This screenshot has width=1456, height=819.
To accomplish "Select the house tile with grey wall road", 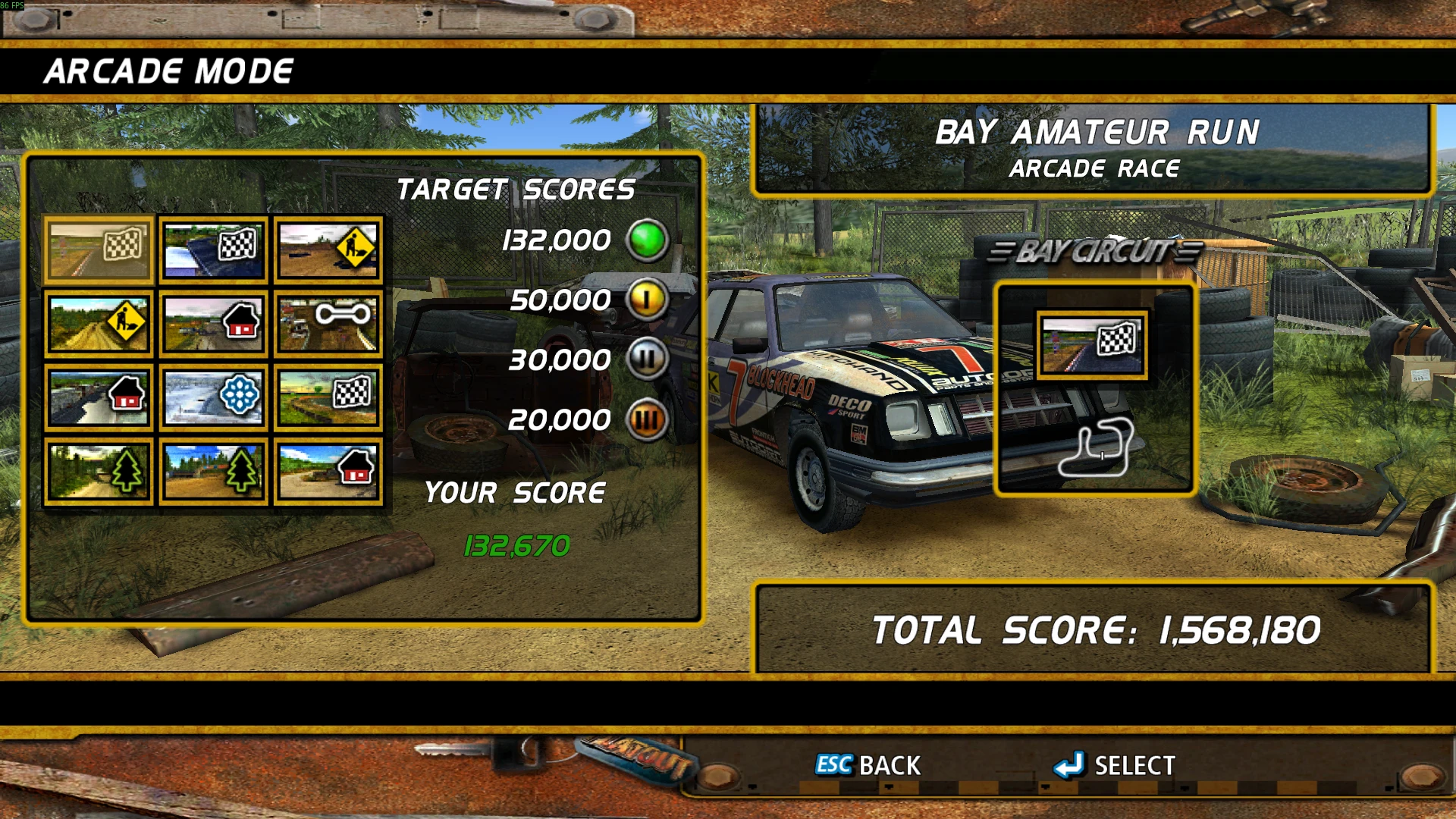I will [99, 397].
